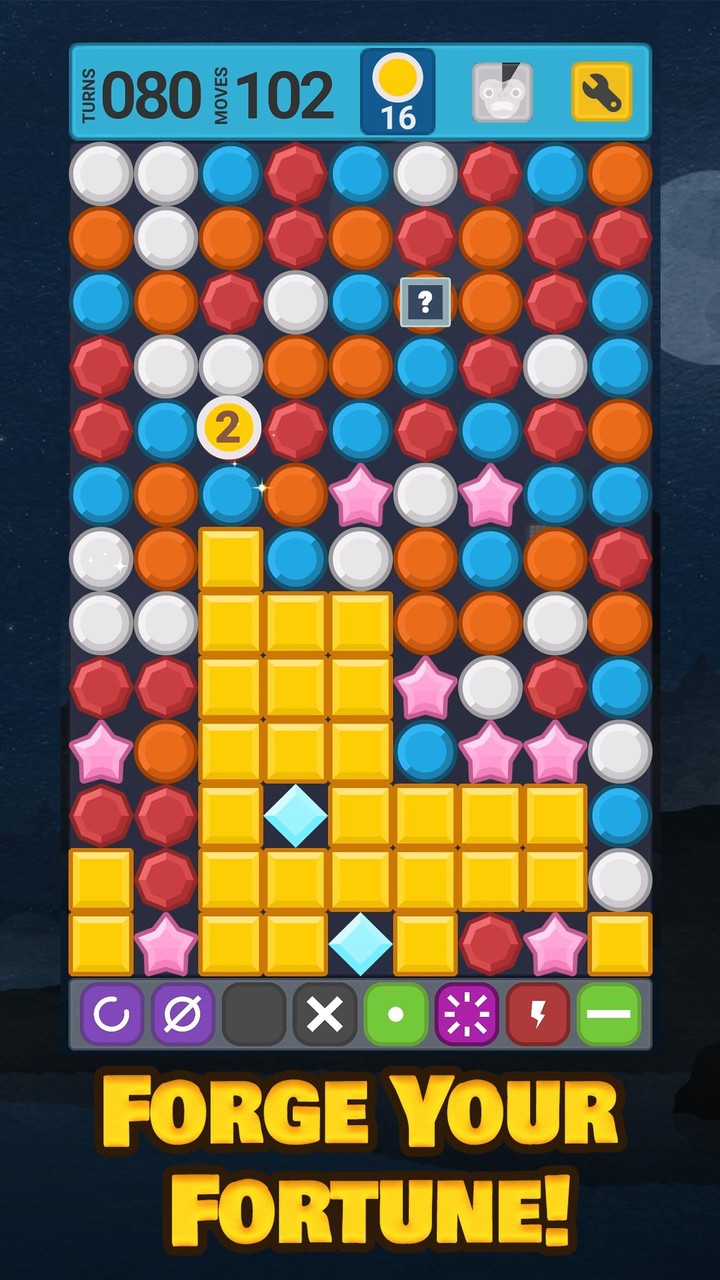Select the gold coin tile numbered 2
720x1280 pixels.
tap(229, 428)
